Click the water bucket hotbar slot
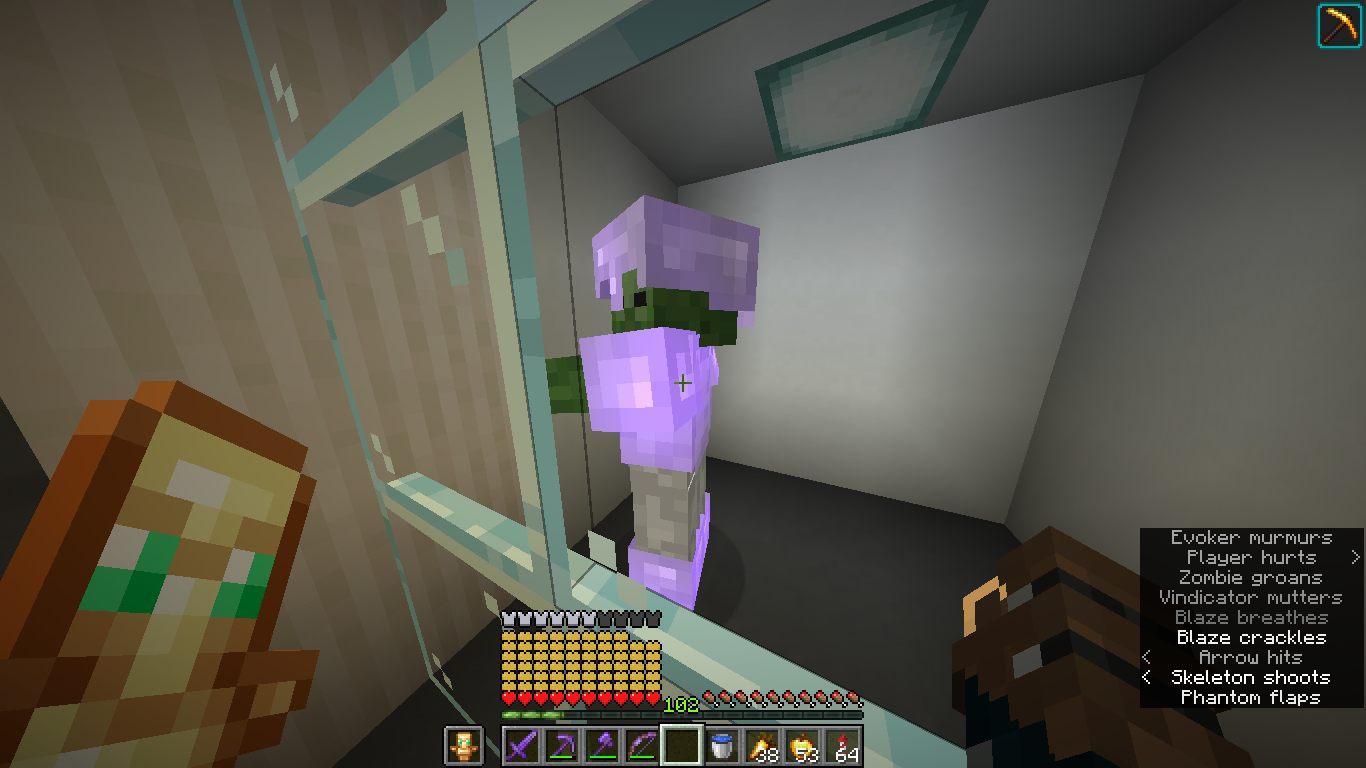The image size is (1366, 768). point(723,744)
